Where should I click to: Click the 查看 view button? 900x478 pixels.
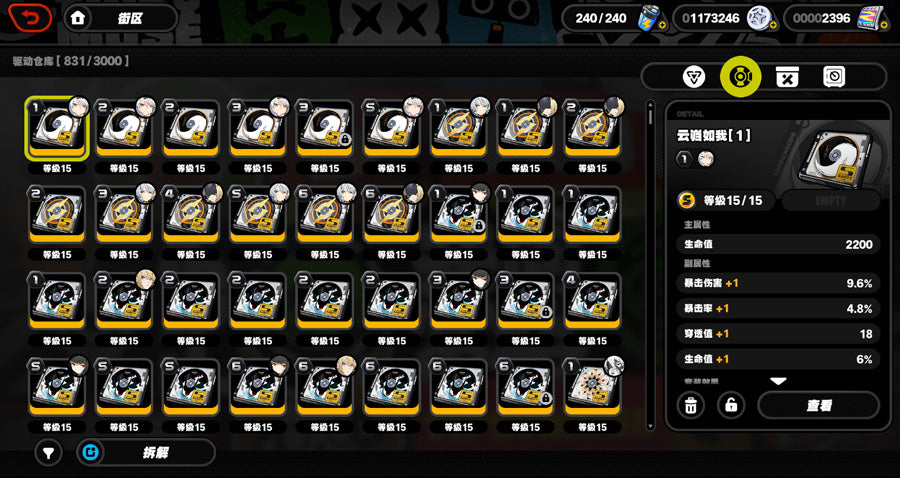[818, 405]
